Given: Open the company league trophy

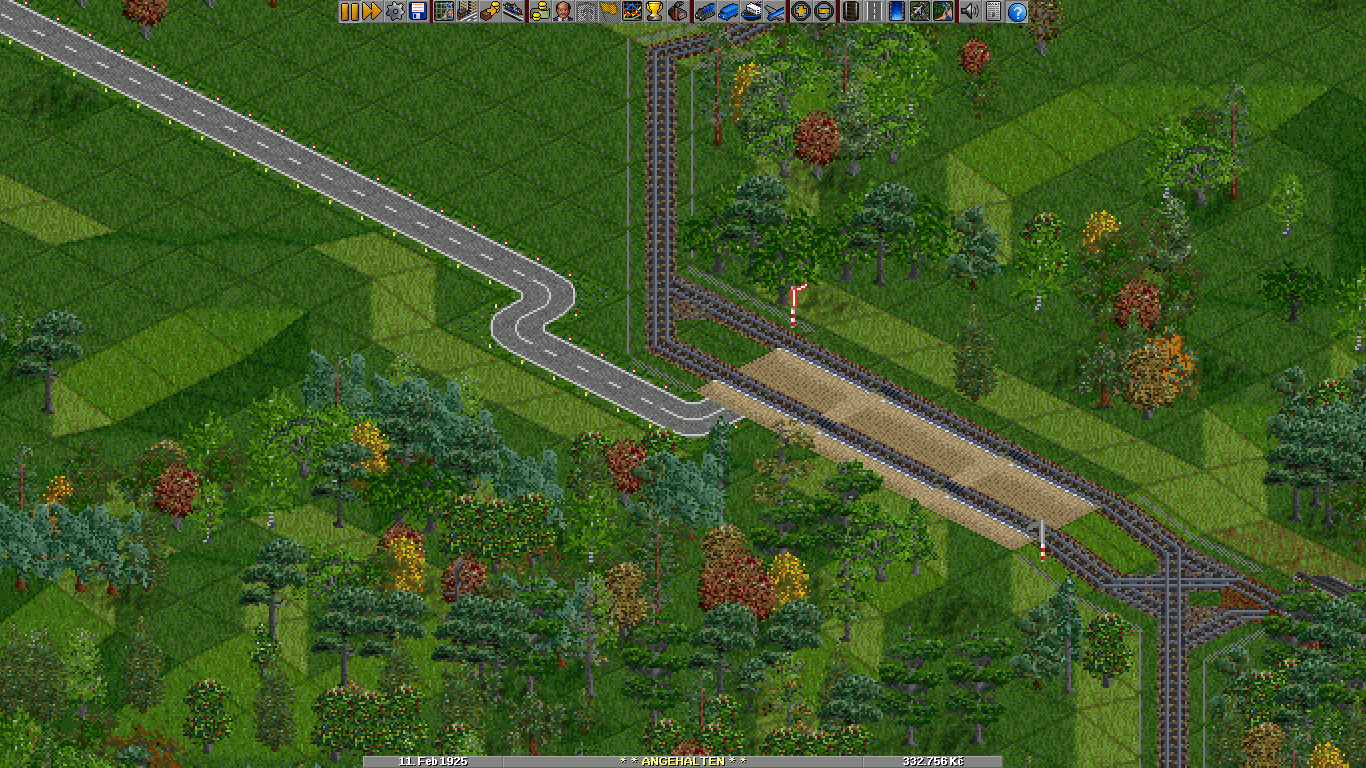Looking at the screenshot, I should [x=653, y=12].
